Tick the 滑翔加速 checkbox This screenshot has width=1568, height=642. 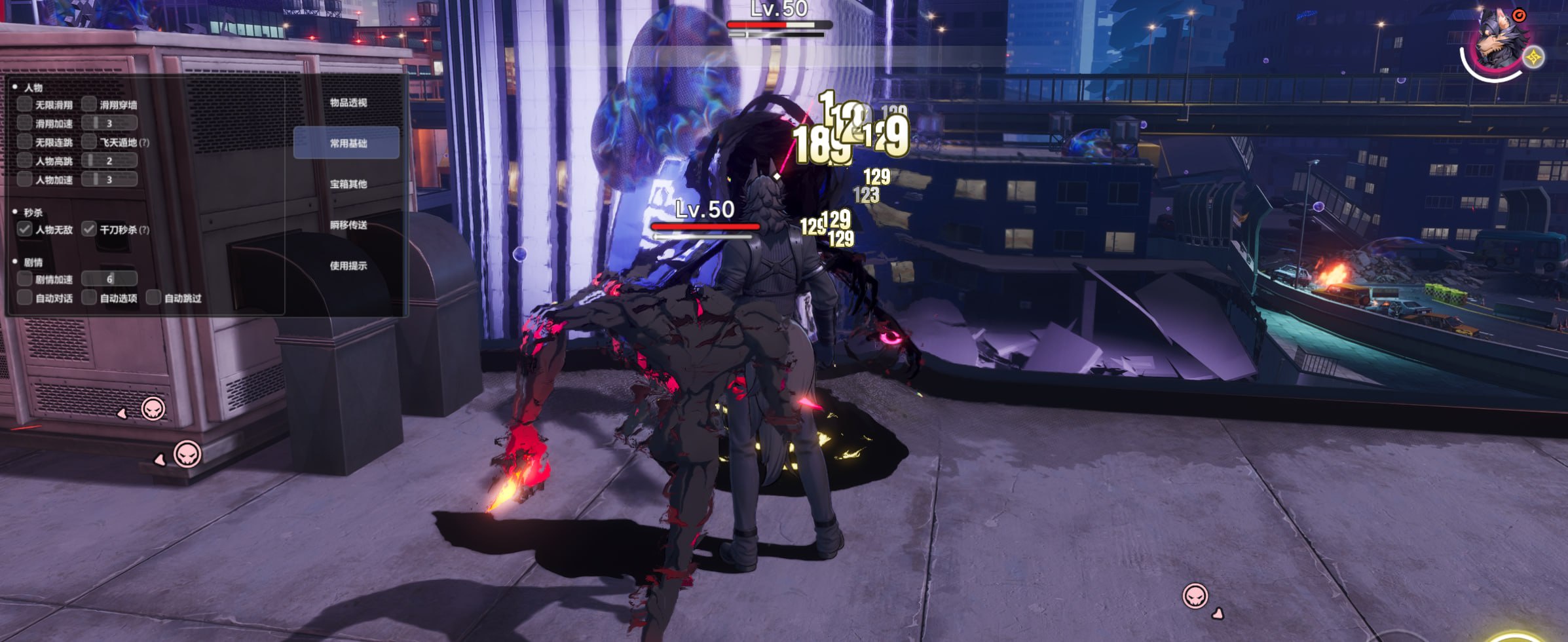25,123
